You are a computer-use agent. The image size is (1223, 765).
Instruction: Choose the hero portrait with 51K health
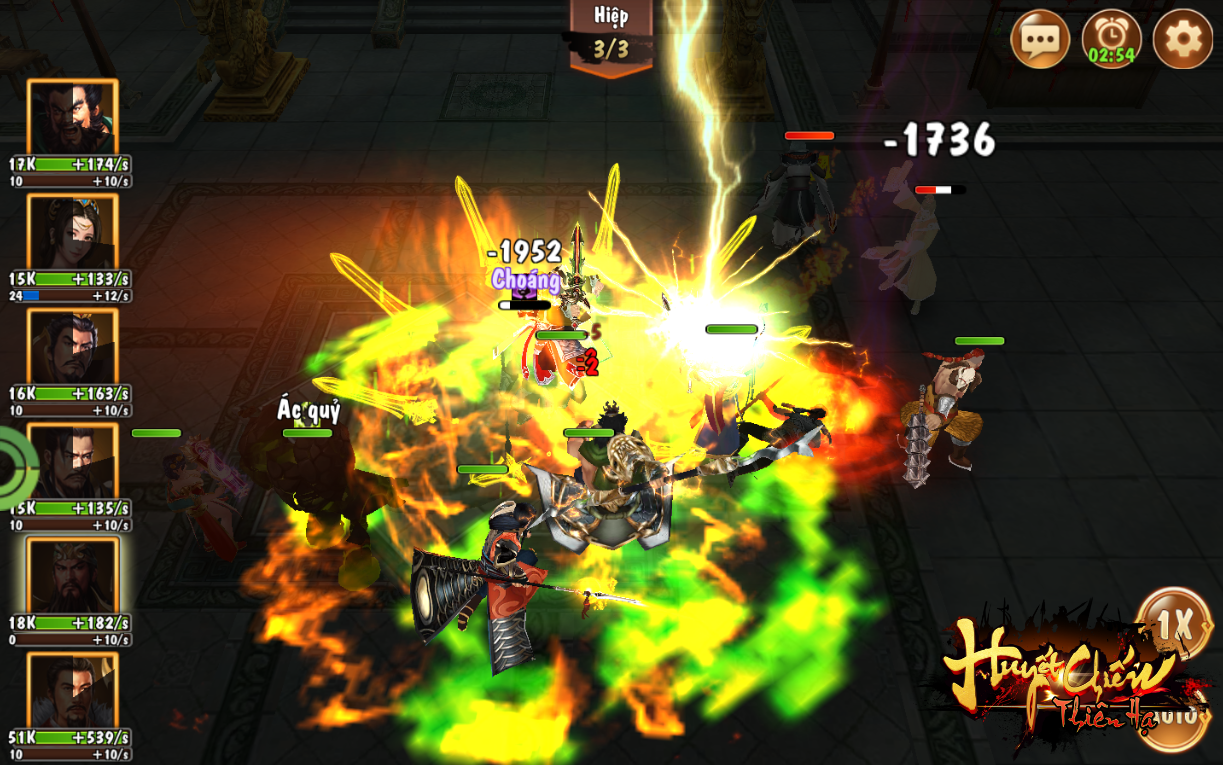[72, 690]
